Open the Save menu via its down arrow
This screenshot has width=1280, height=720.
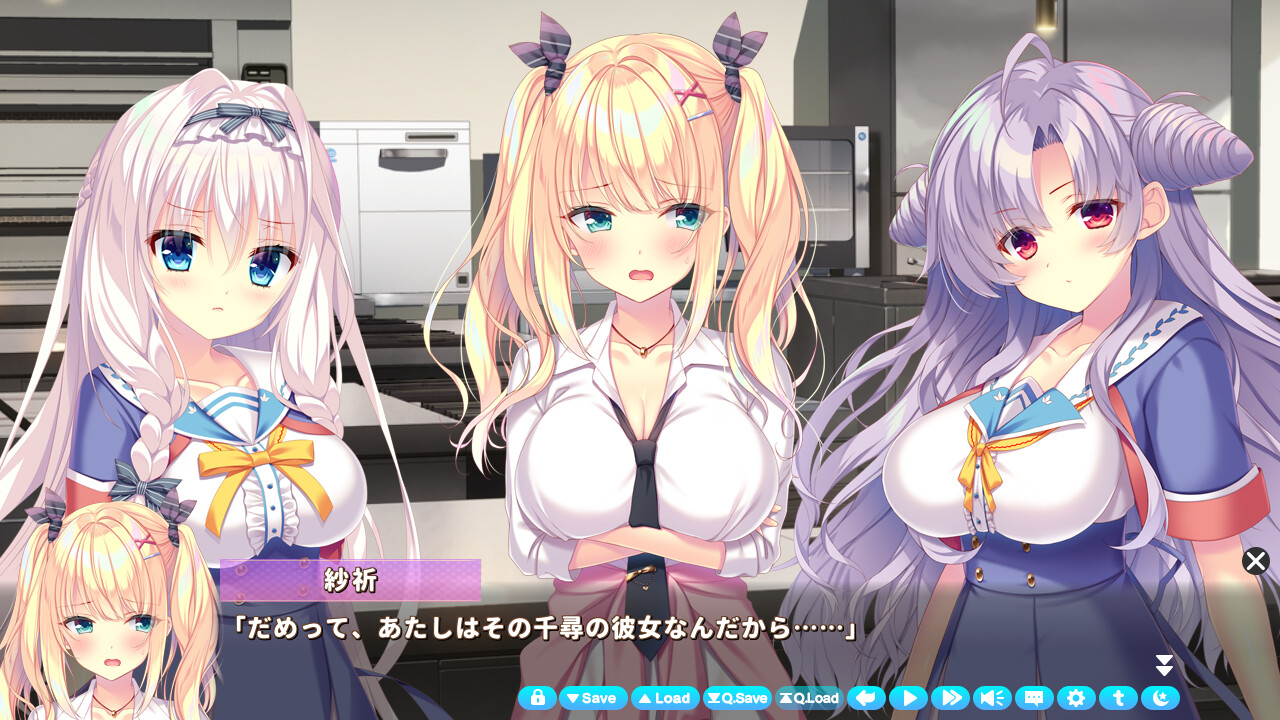click(x=593, y=698)
